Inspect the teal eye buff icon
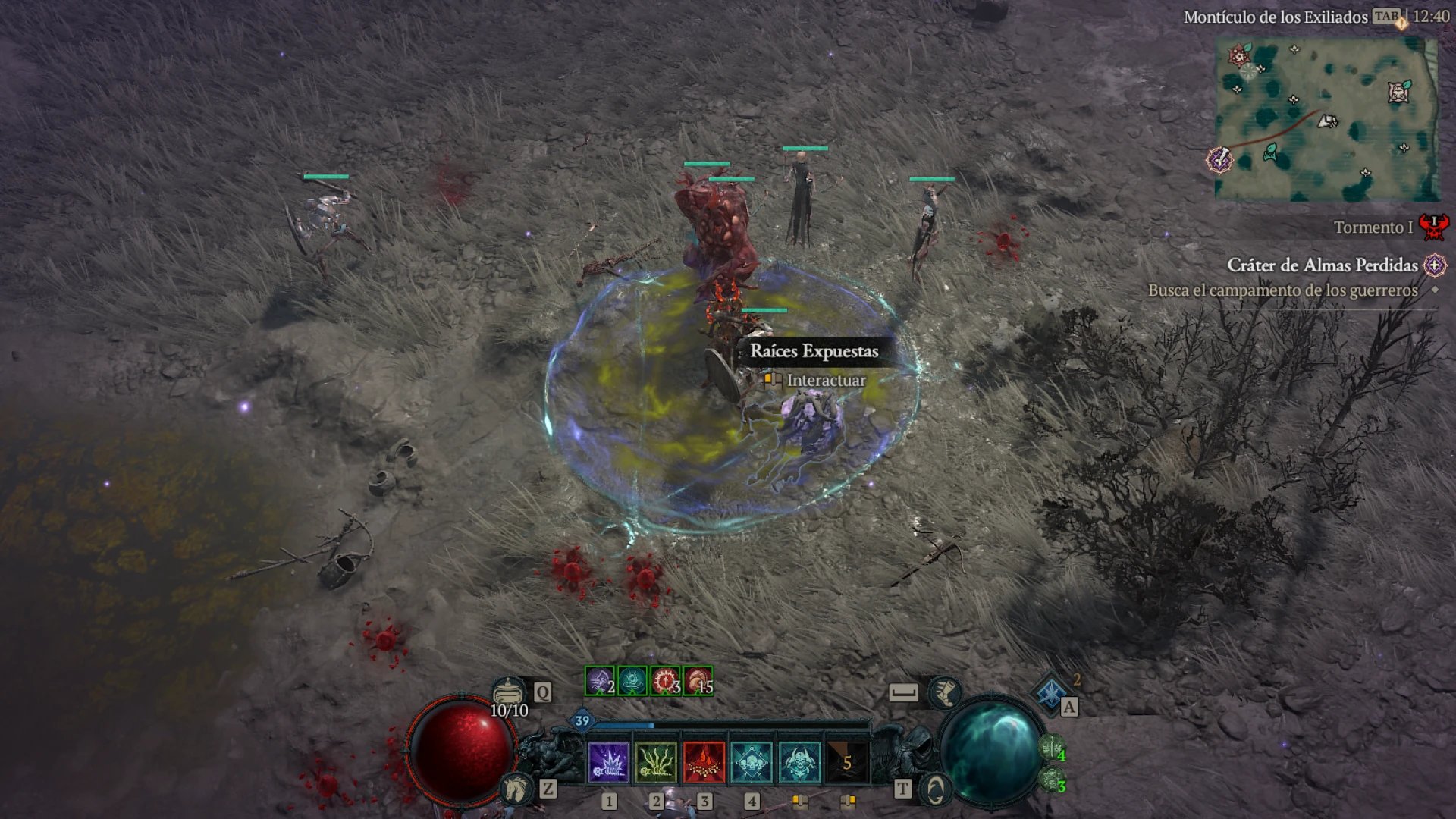This screenshot has width=1456, height=819. pyautogui.click(x=632, y=681)
